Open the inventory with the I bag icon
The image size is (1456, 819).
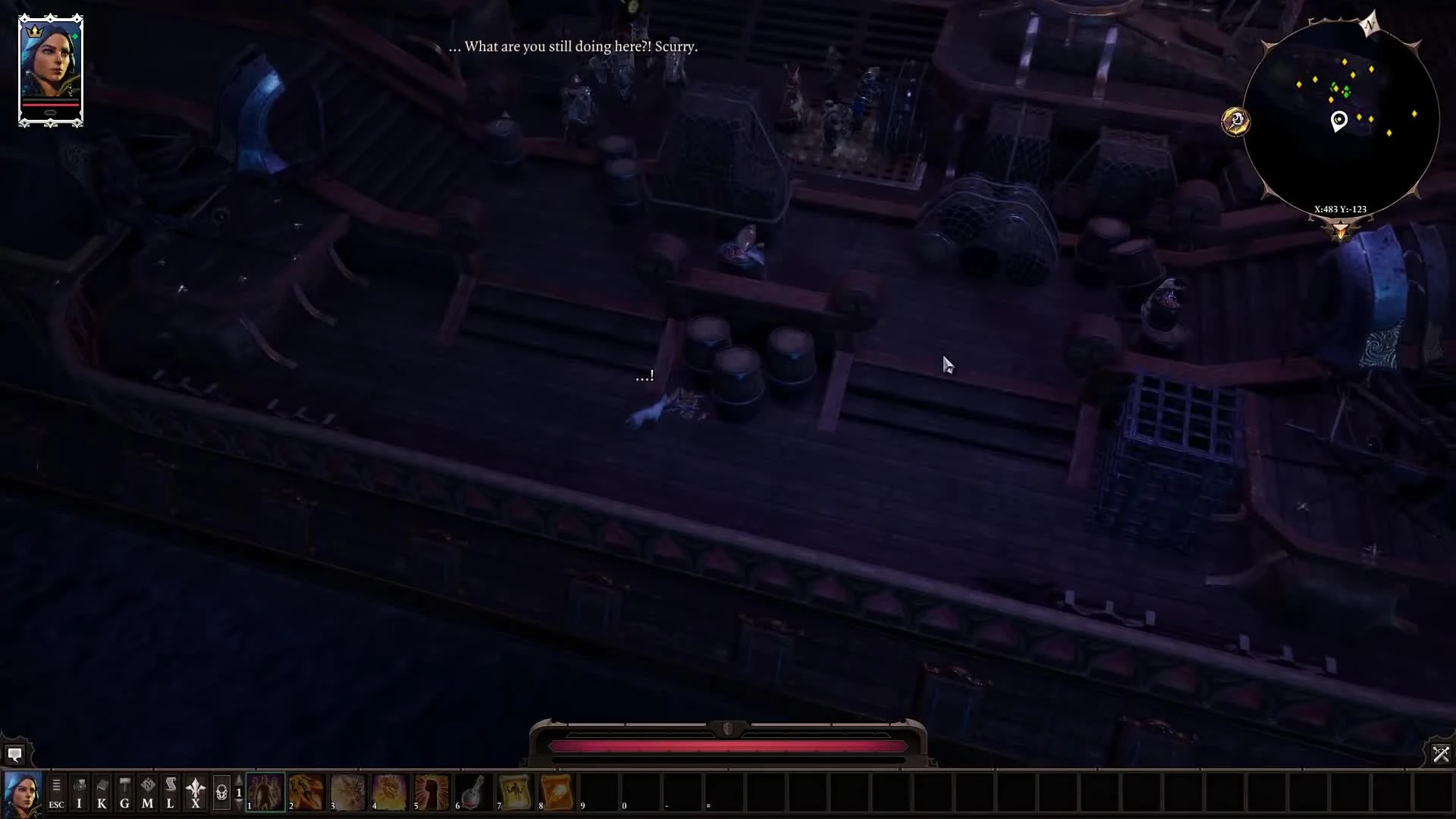tap(79, 793)
